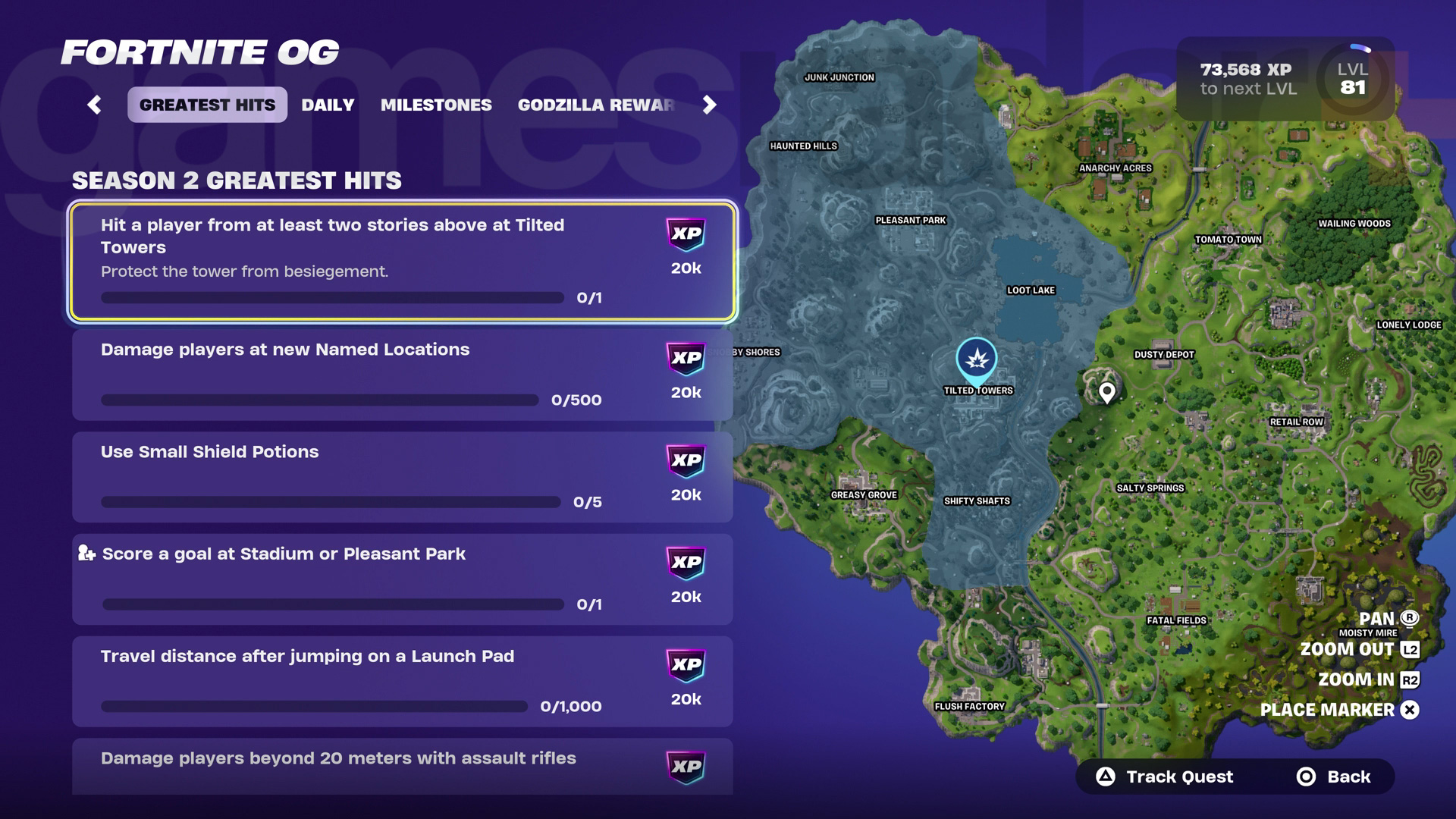Expand tabs using the right chevron arrow
The image size is (1456, 819).
click(708, 105)
